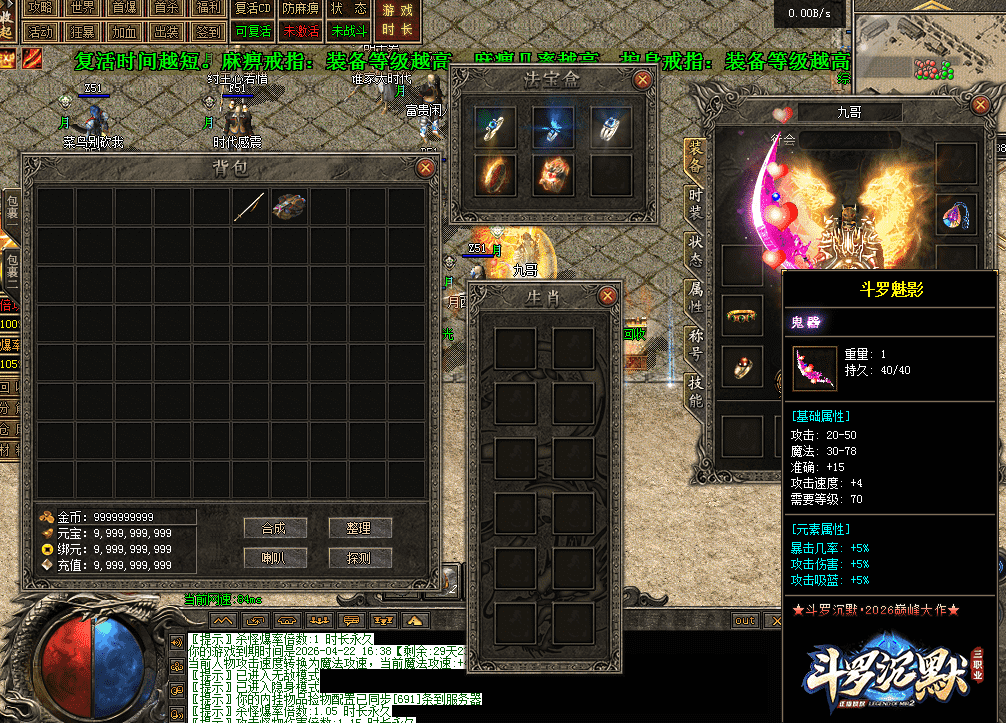This screenshot has height=723, width=1006.
Task: Select the glowing blue ring in 法宝盒
Action: click(553, 127)
